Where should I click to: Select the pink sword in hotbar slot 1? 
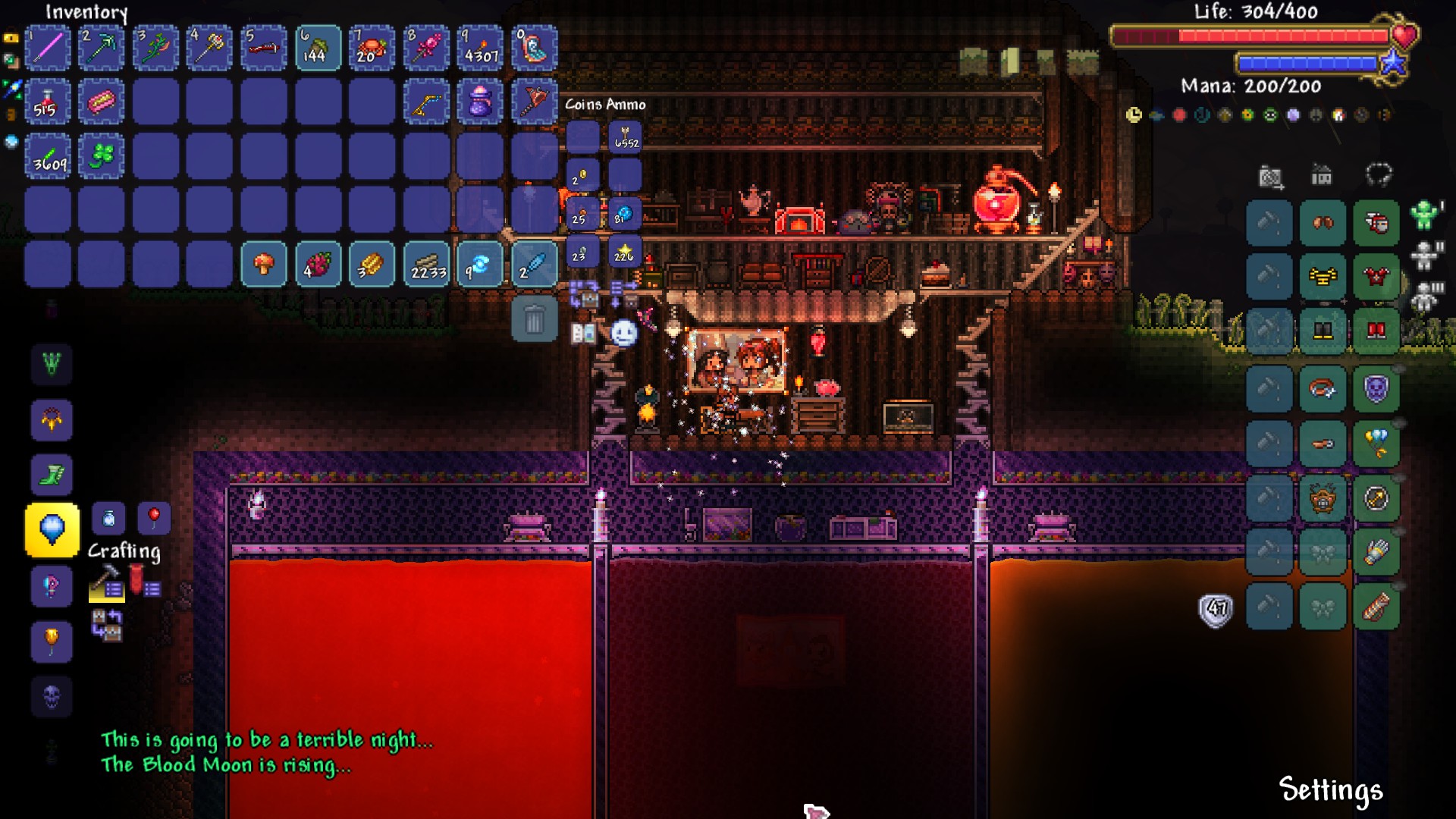tap(48, 48)
